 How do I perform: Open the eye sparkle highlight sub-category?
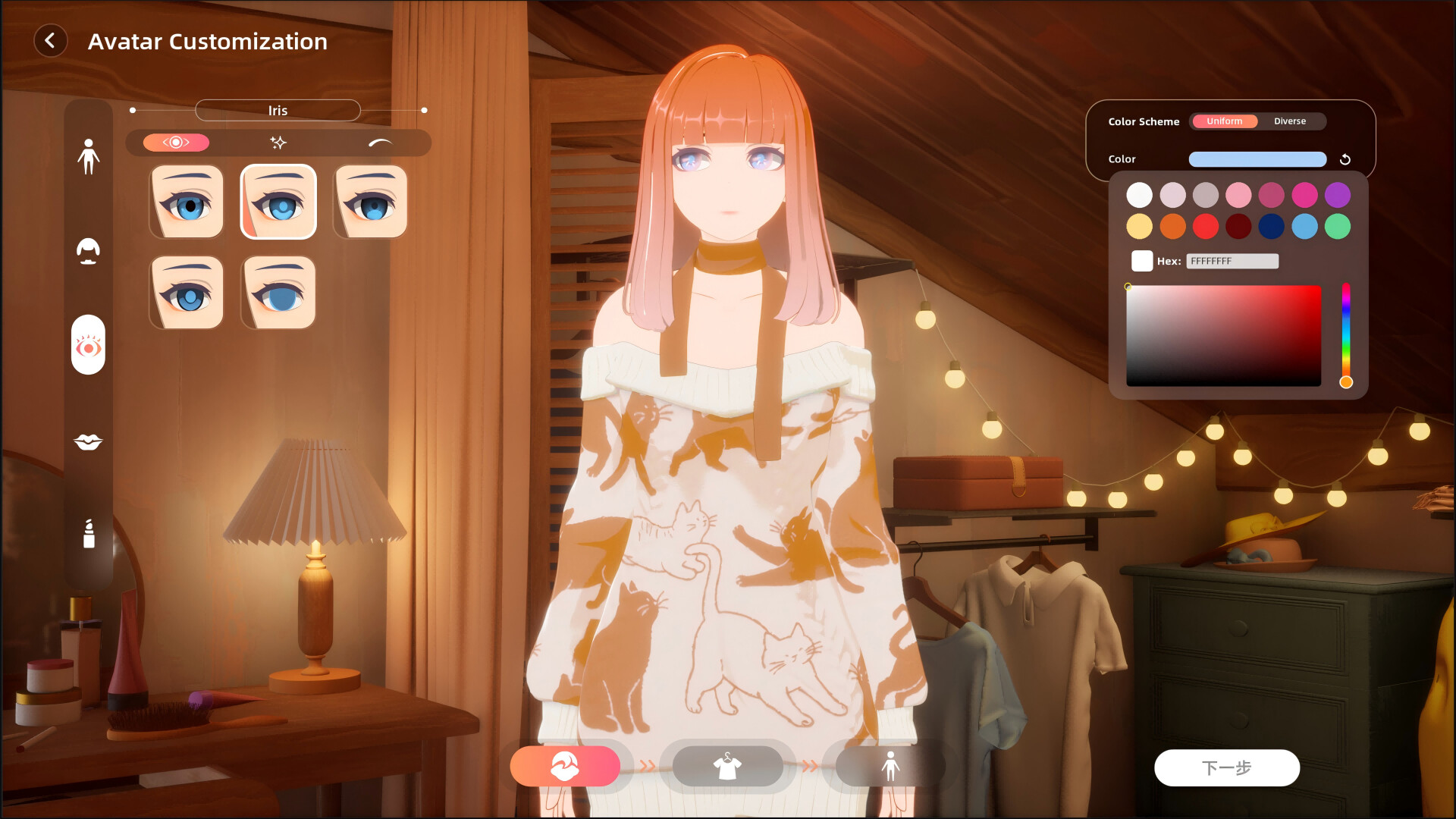(278, 142)
